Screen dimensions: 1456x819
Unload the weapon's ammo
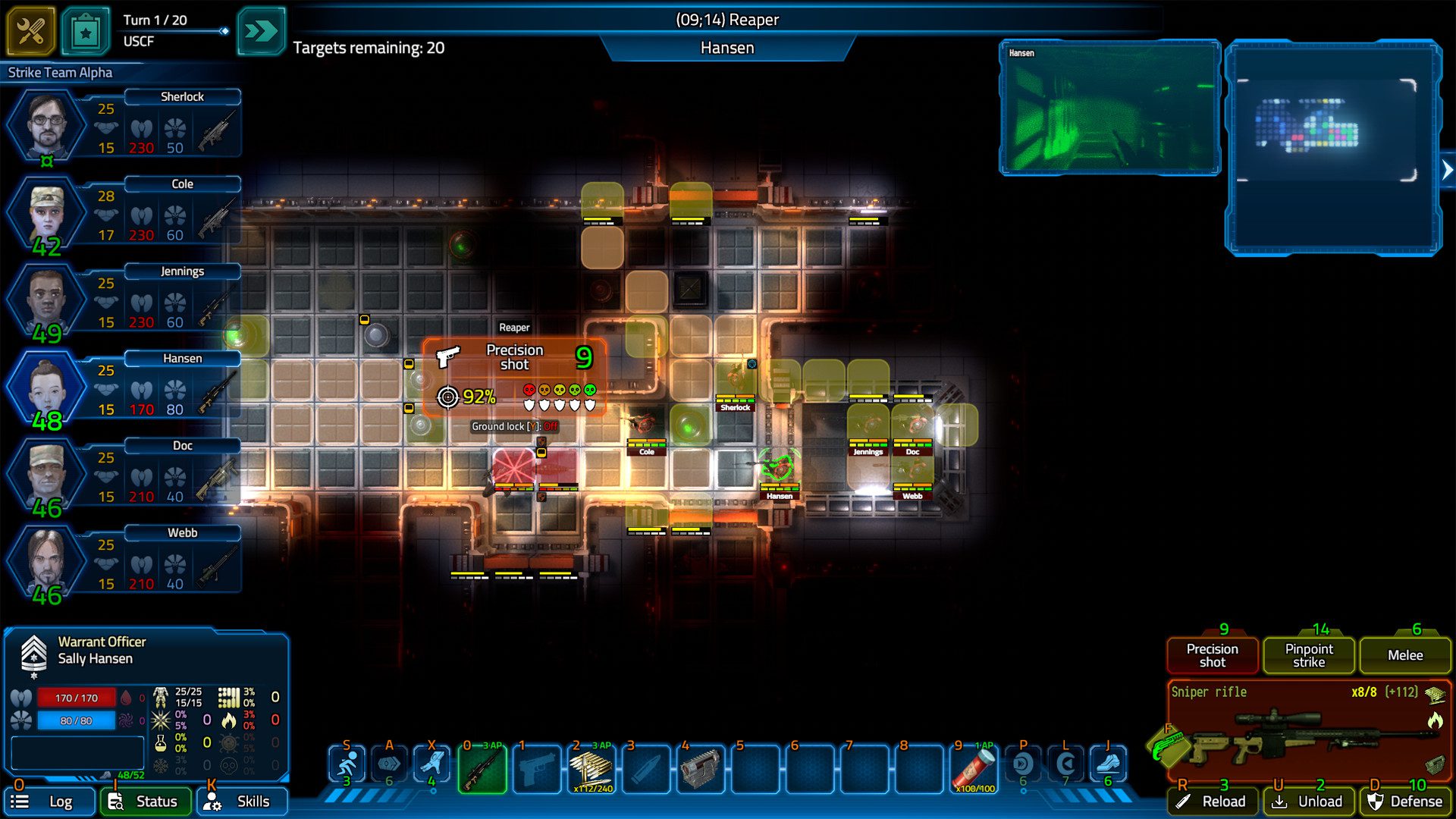coord(1309,802)
